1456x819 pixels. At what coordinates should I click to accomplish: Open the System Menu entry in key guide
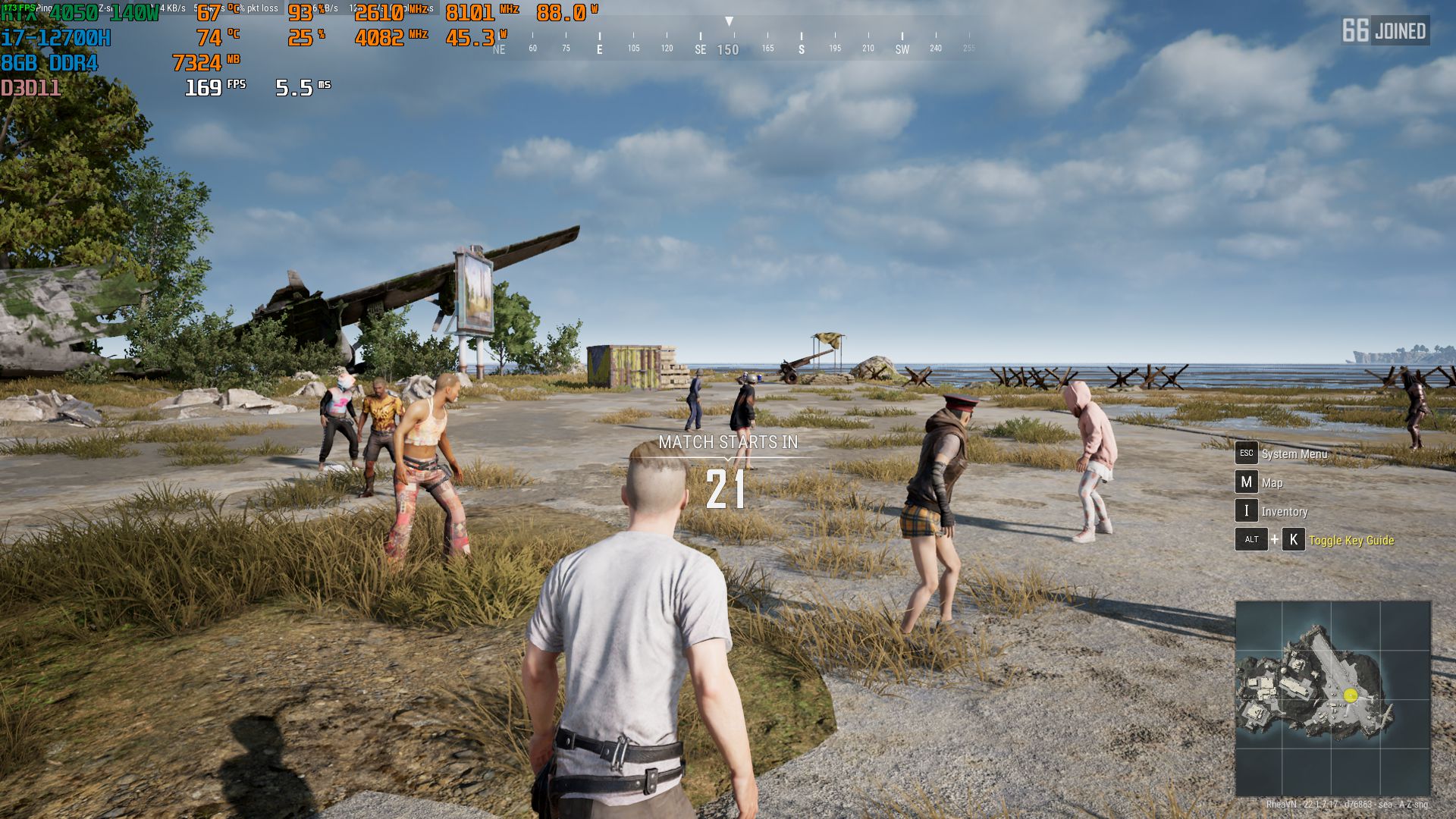click(x=1294, y=453)
